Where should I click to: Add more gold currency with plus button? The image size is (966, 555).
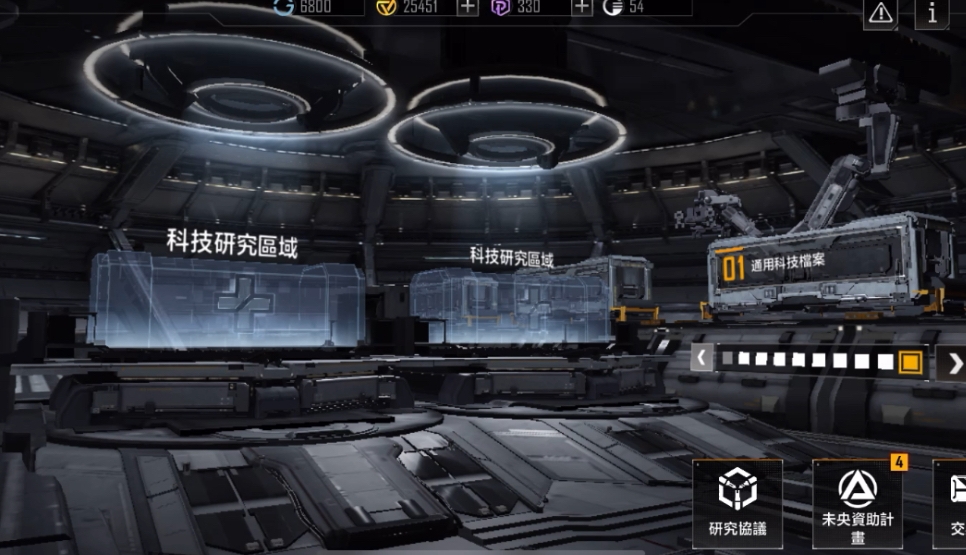[x=467, y=8]
